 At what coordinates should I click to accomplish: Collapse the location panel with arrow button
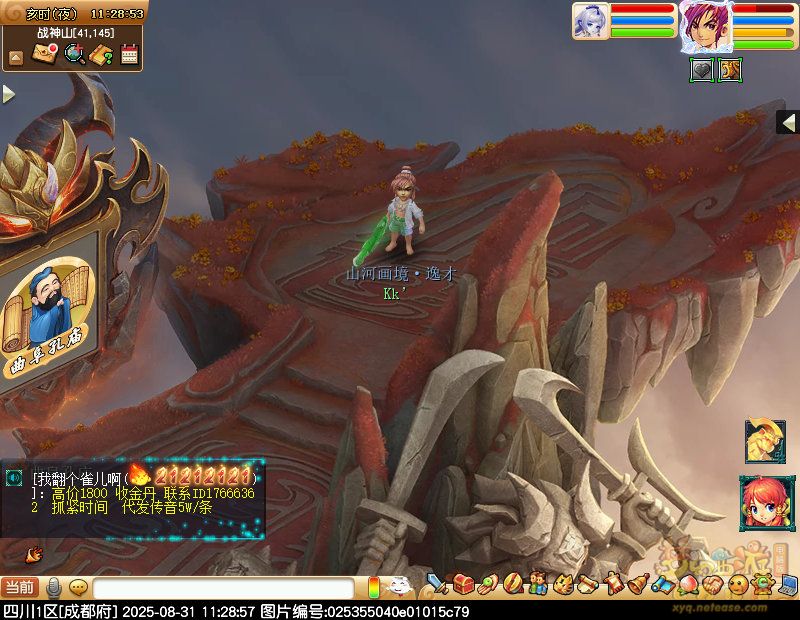pos(16,57)
